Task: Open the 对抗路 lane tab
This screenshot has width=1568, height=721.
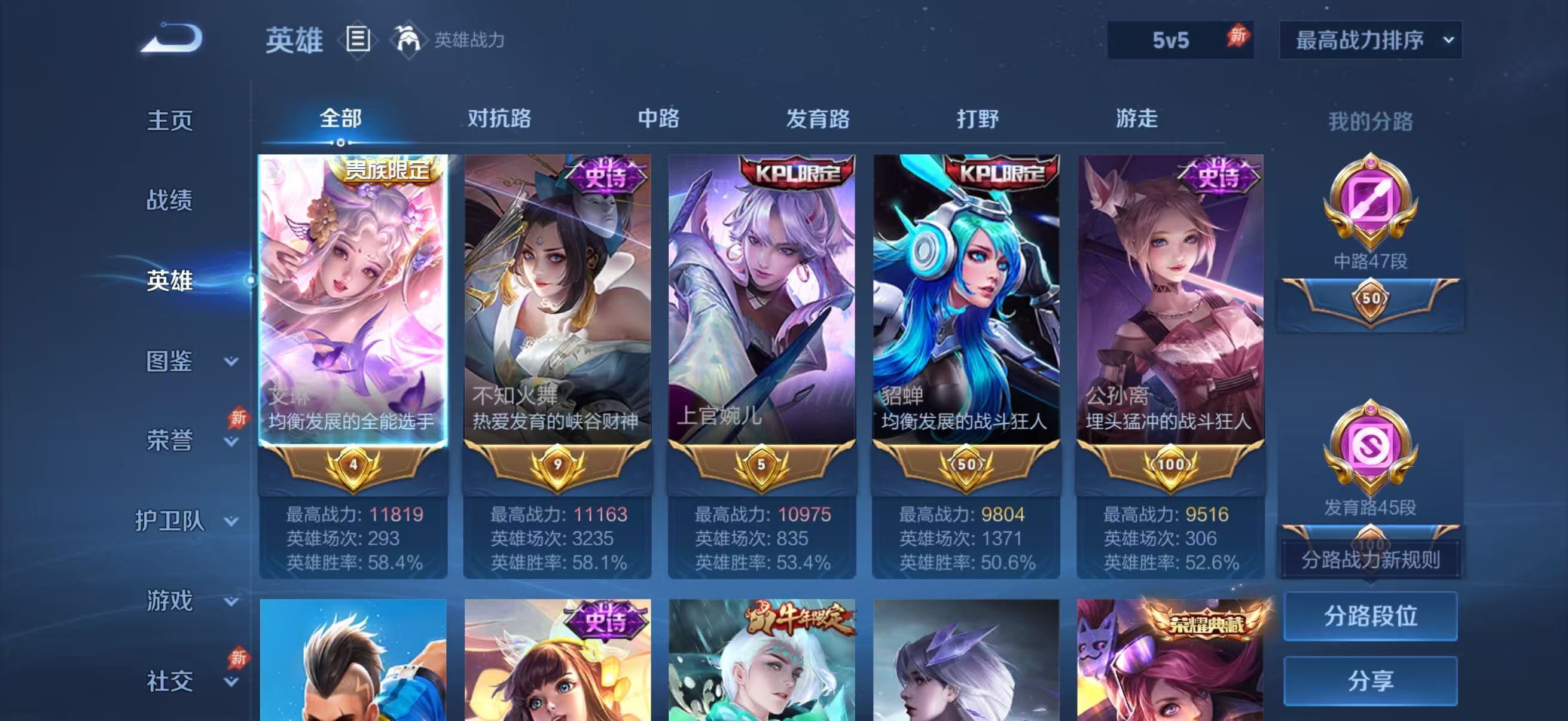Action: (x=500, y=119)
